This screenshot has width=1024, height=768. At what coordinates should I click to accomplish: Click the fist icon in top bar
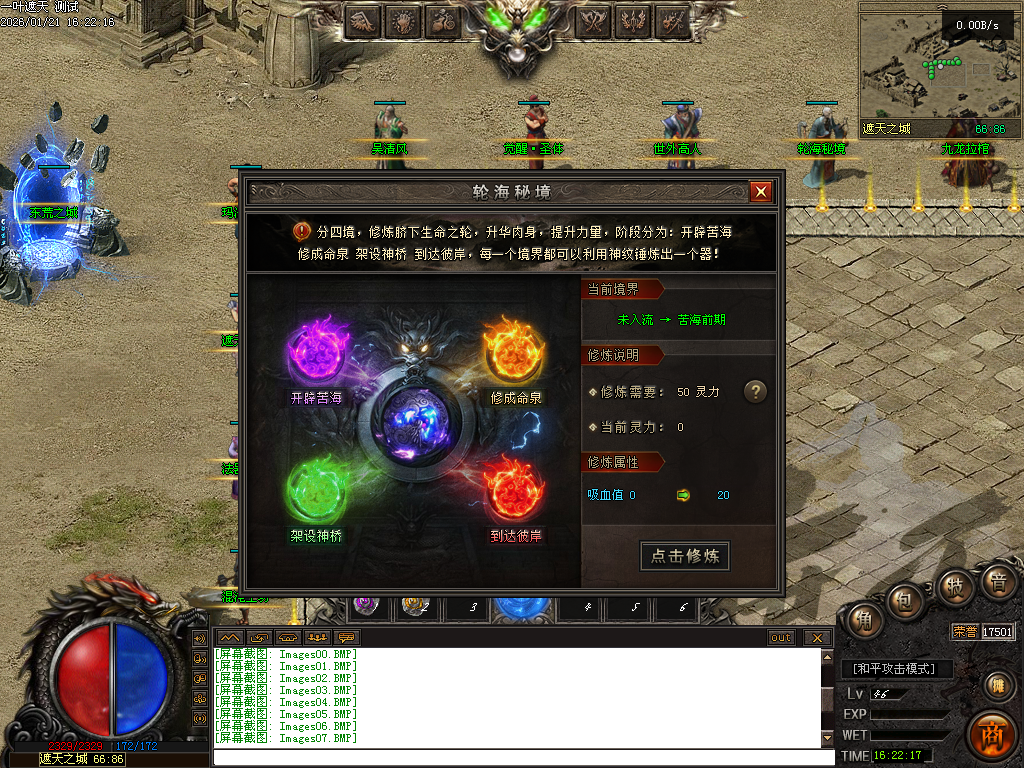coord(403,20)
